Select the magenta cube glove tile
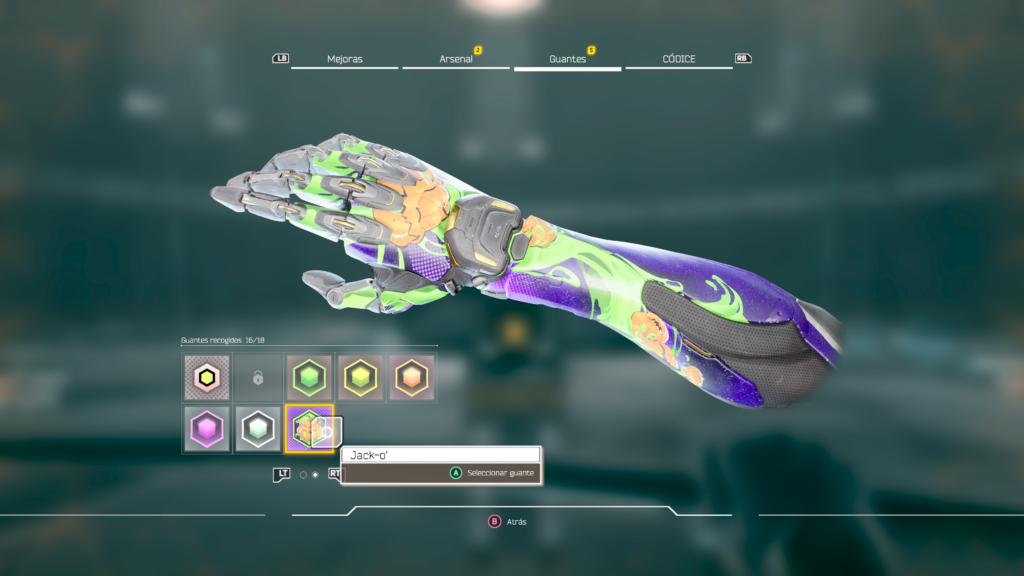The image size is (1024, 576). (207, 429)
